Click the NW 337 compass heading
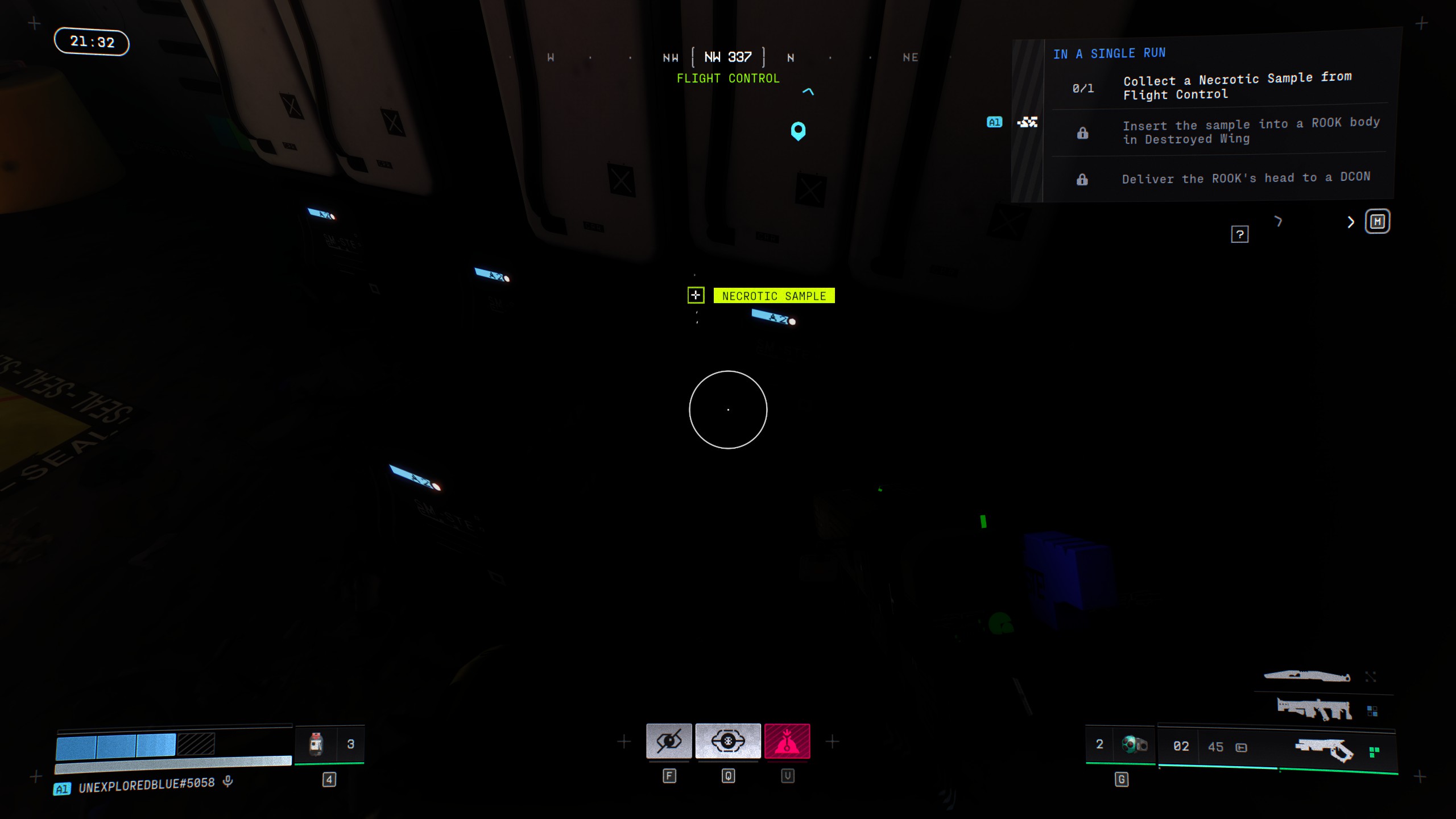This screenshot has height=819, width=1456. [x=728, y=57]
